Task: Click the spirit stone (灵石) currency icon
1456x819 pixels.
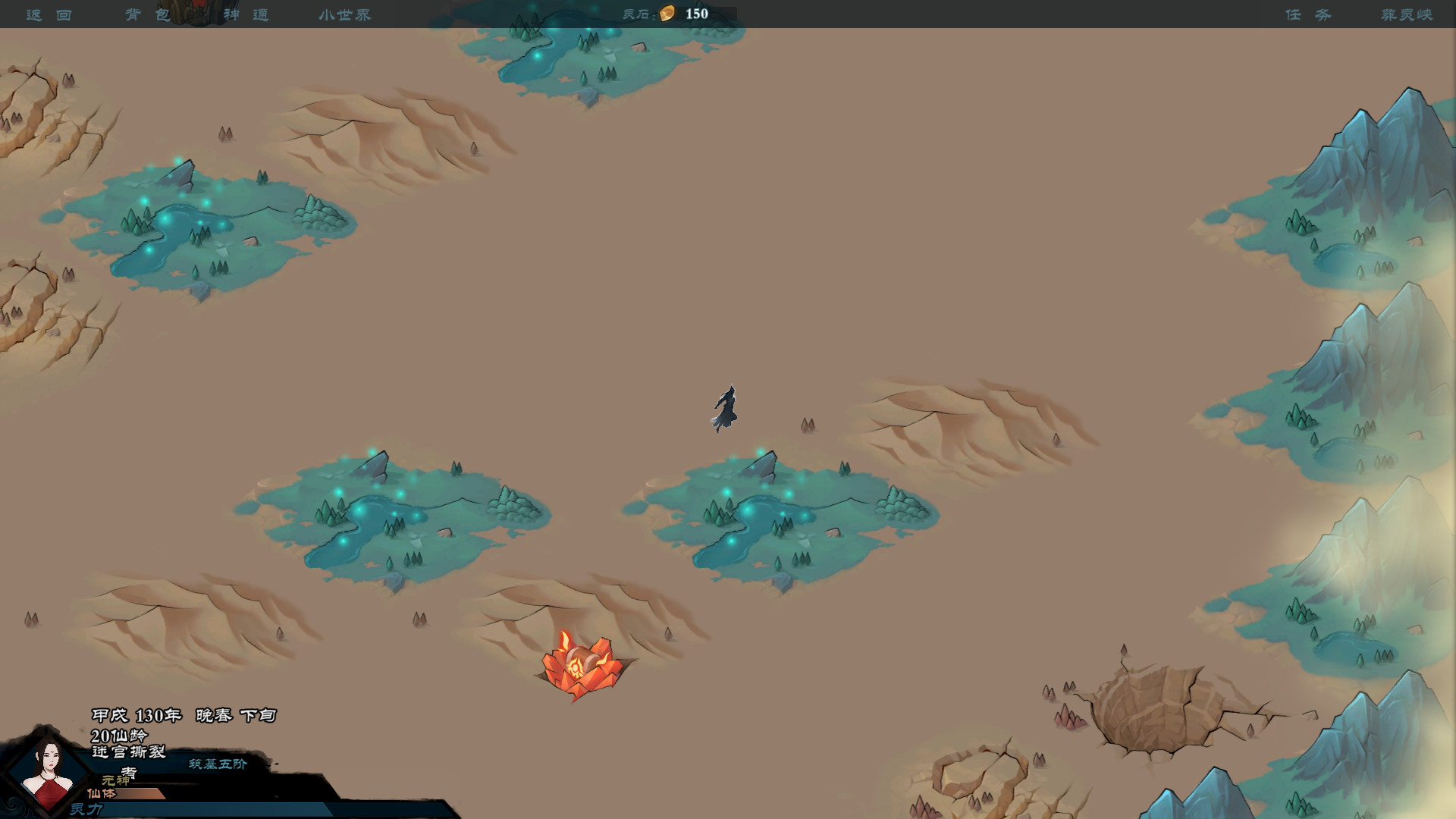Action: [666, 13]
